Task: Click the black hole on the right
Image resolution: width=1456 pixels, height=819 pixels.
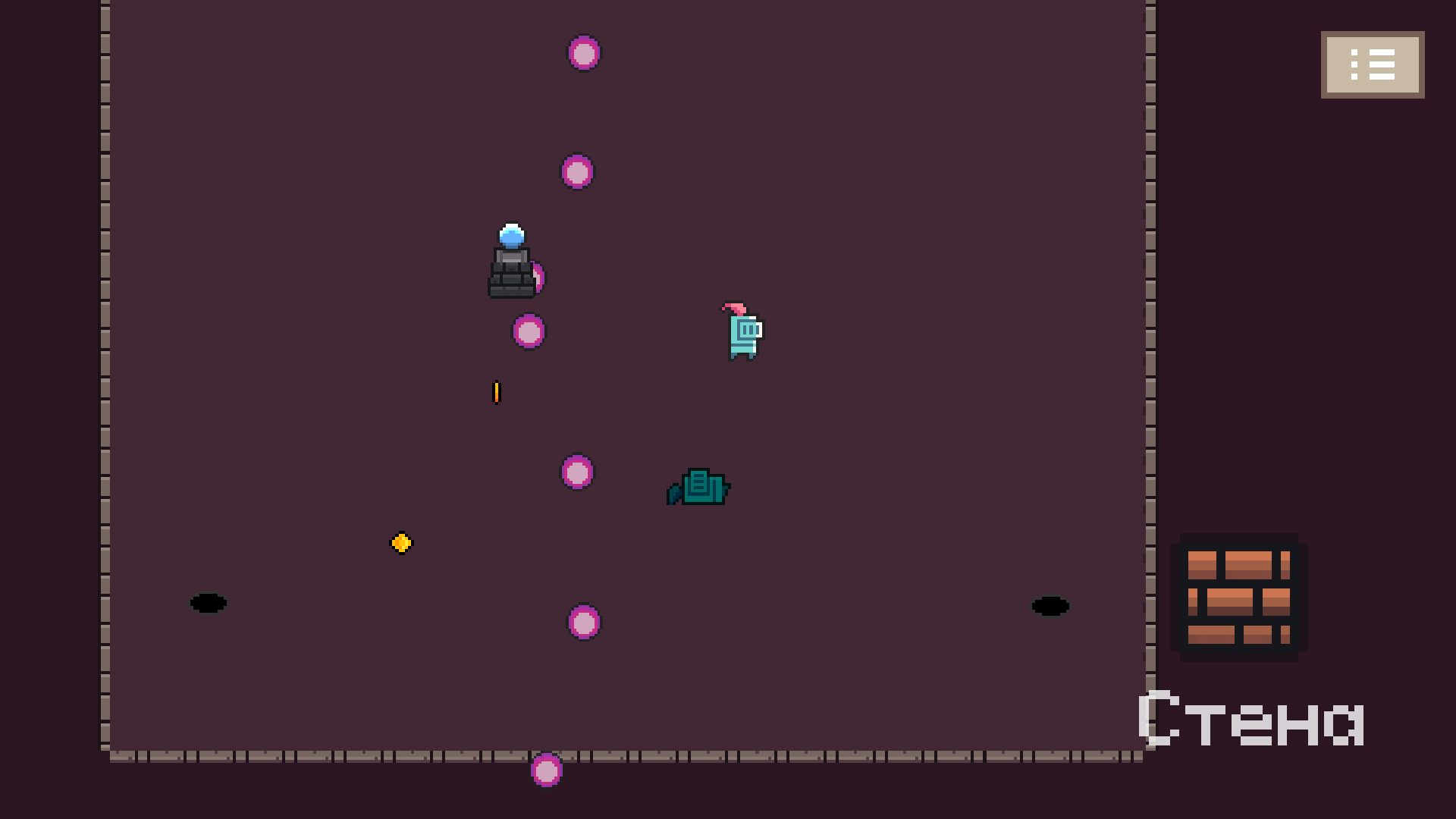Action: [1050, 606]
